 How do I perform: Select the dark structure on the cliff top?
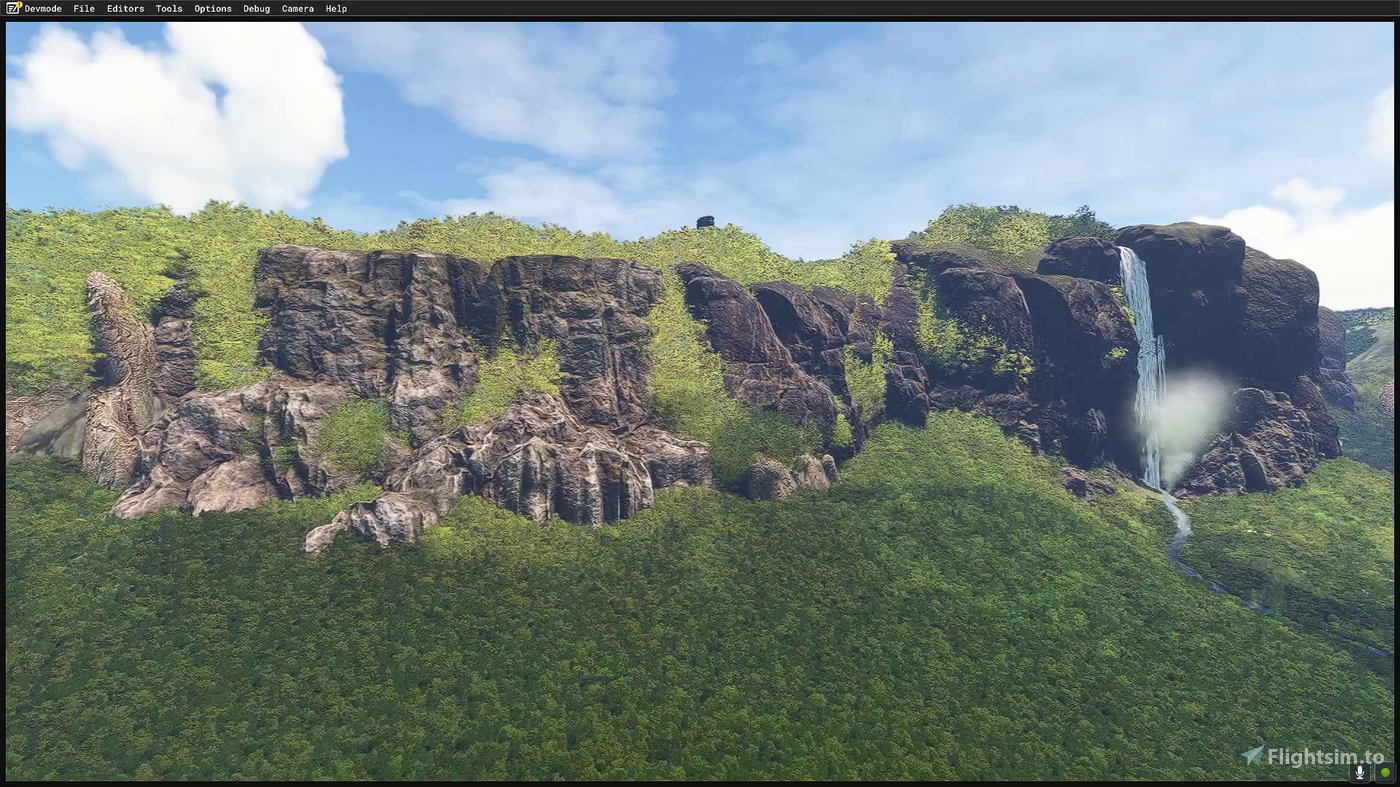(707, 221)
